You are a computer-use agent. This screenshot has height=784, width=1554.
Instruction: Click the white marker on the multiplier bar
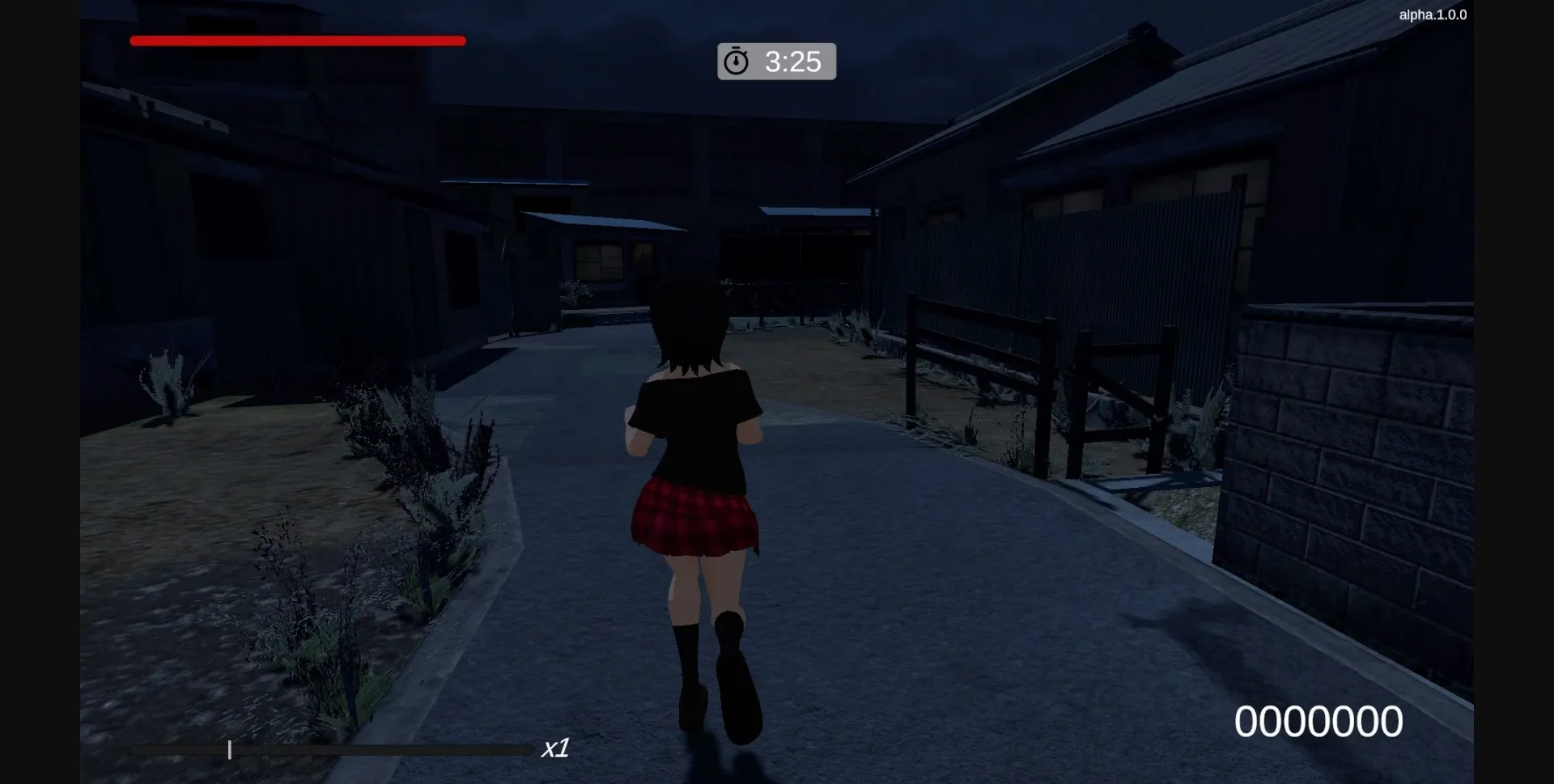click(x=230, y=750)
